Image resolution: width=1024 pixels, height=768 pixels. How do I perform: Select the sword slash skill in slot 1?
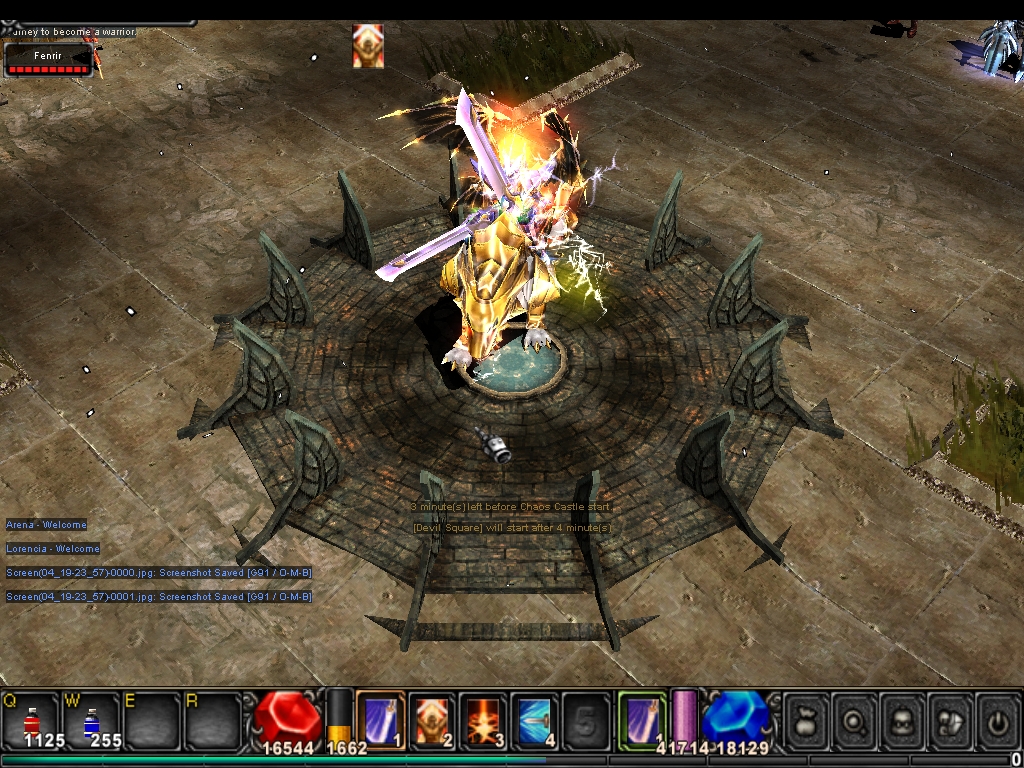coord(381,718)
